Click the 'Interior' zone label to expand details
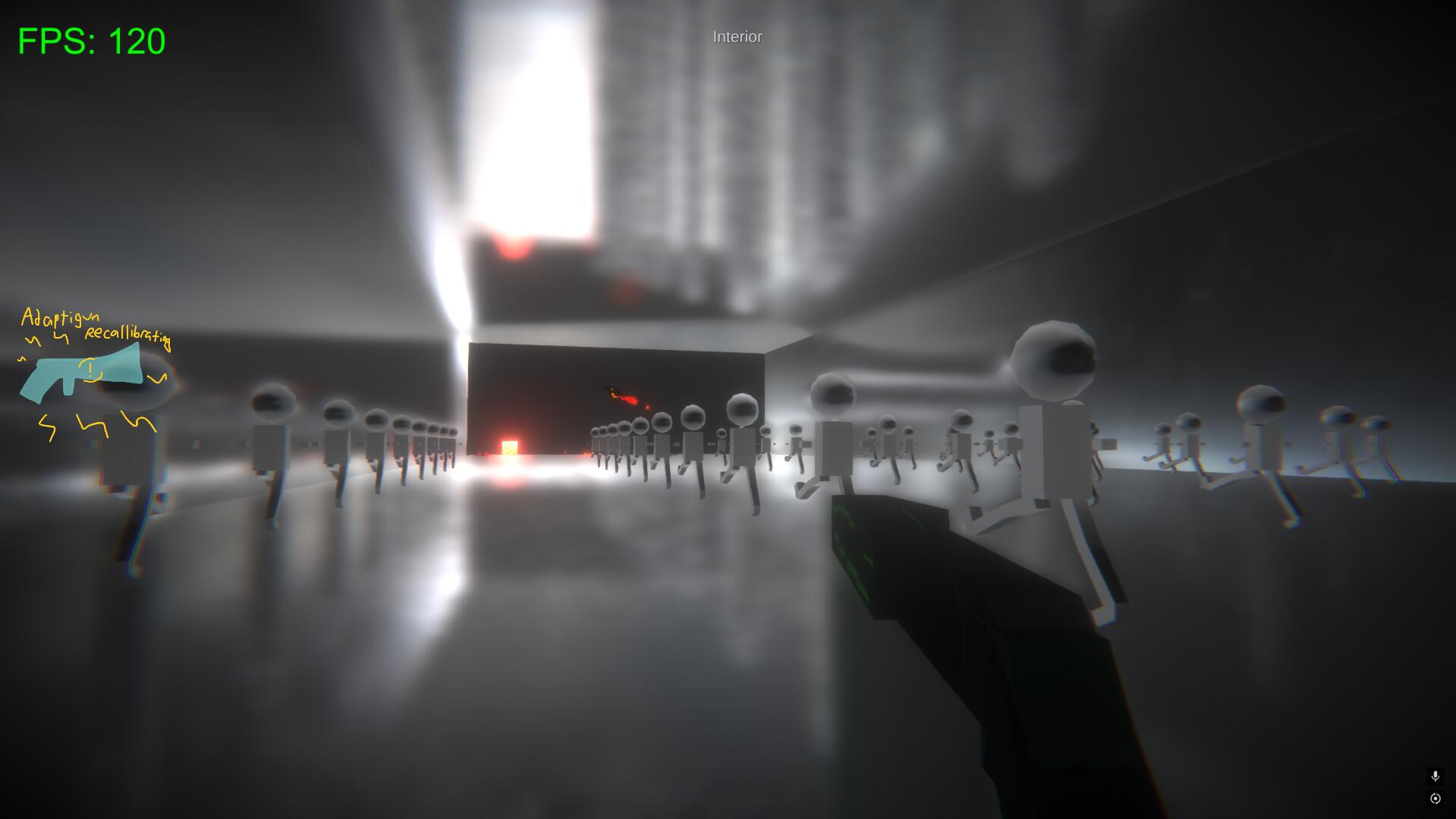The image size is (1456, 819). pyautogui.click(x=735, y=36)
